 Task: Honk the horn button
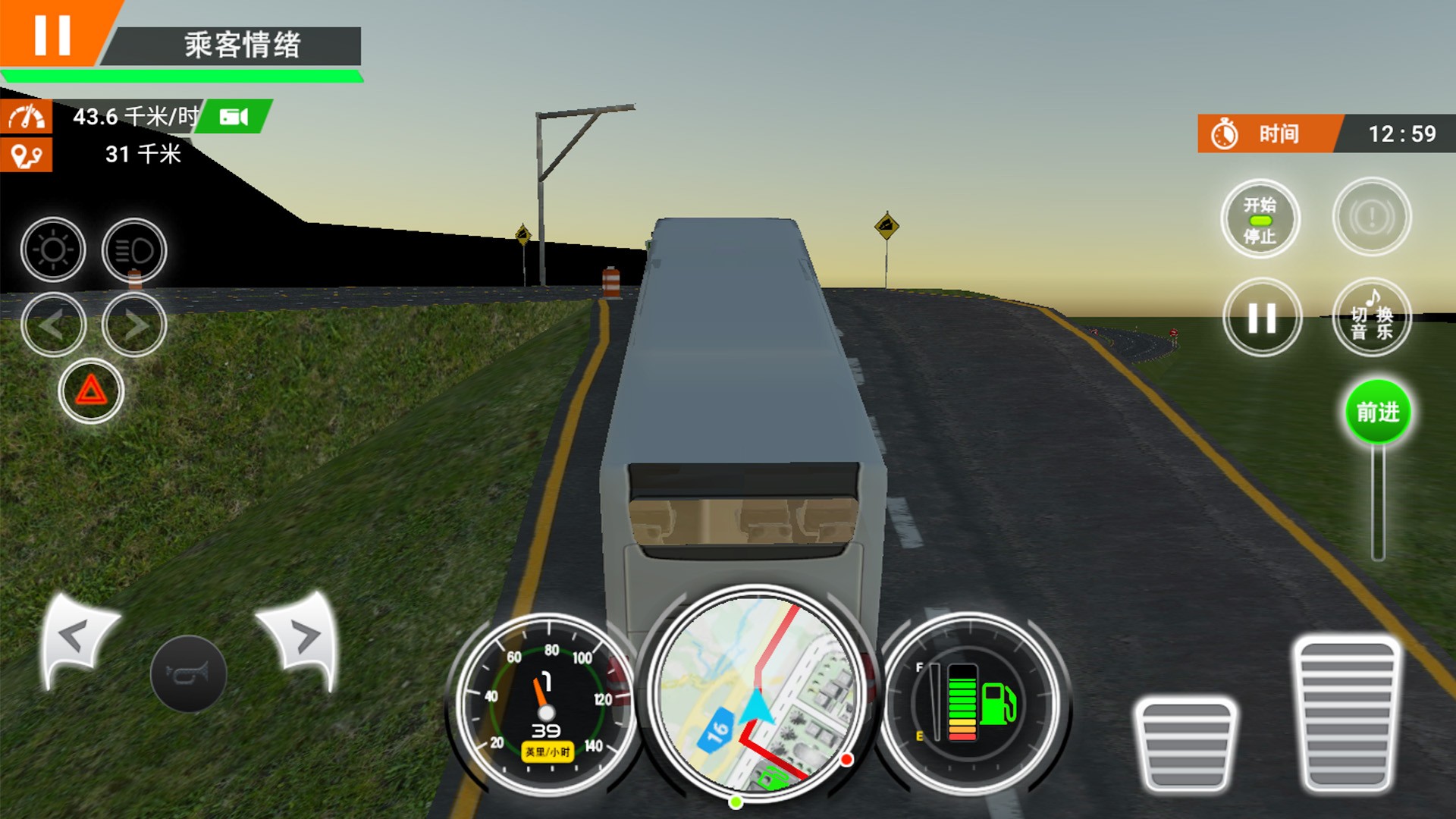pos(188,673)
